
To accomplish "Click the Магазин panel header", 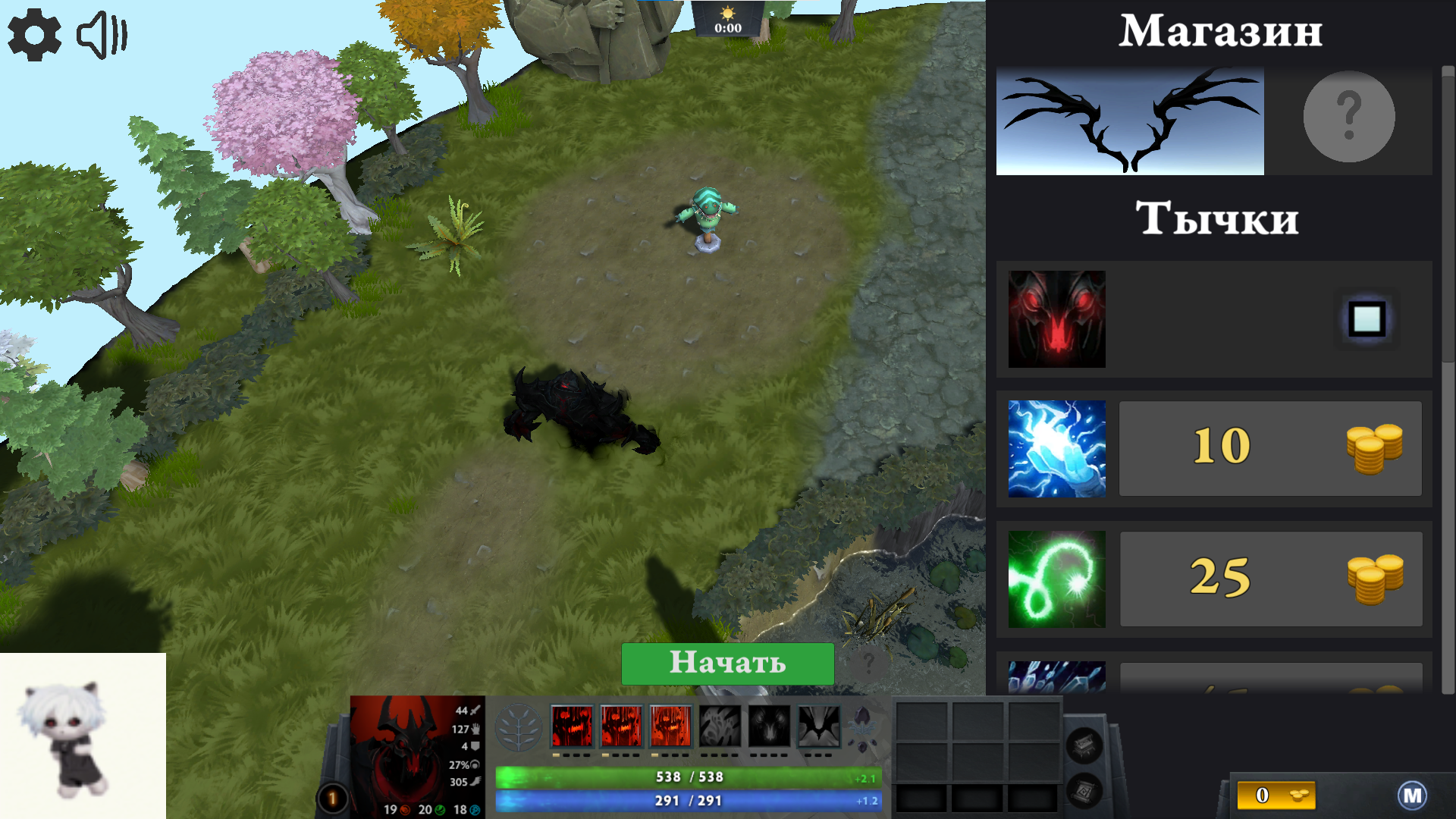I will click(1222, 32).
